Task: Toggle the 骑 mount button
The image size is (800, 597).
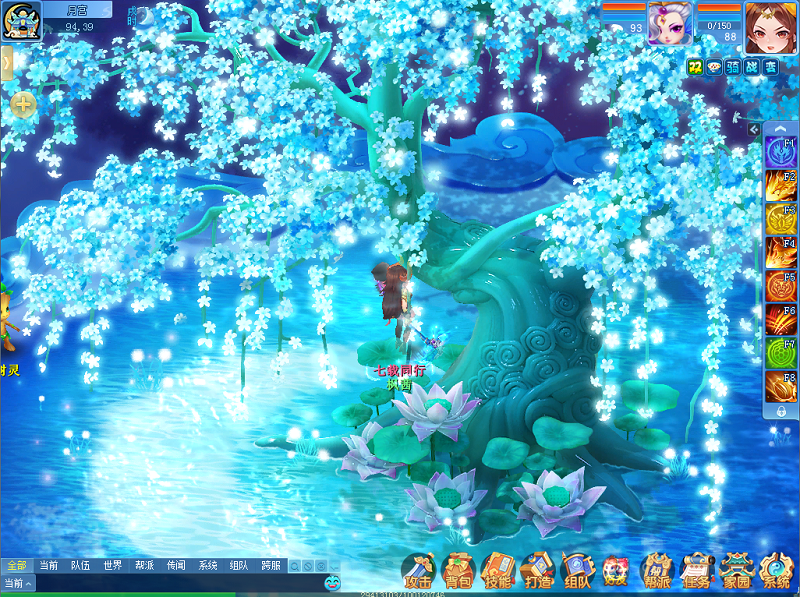Action: pos(732,66)
